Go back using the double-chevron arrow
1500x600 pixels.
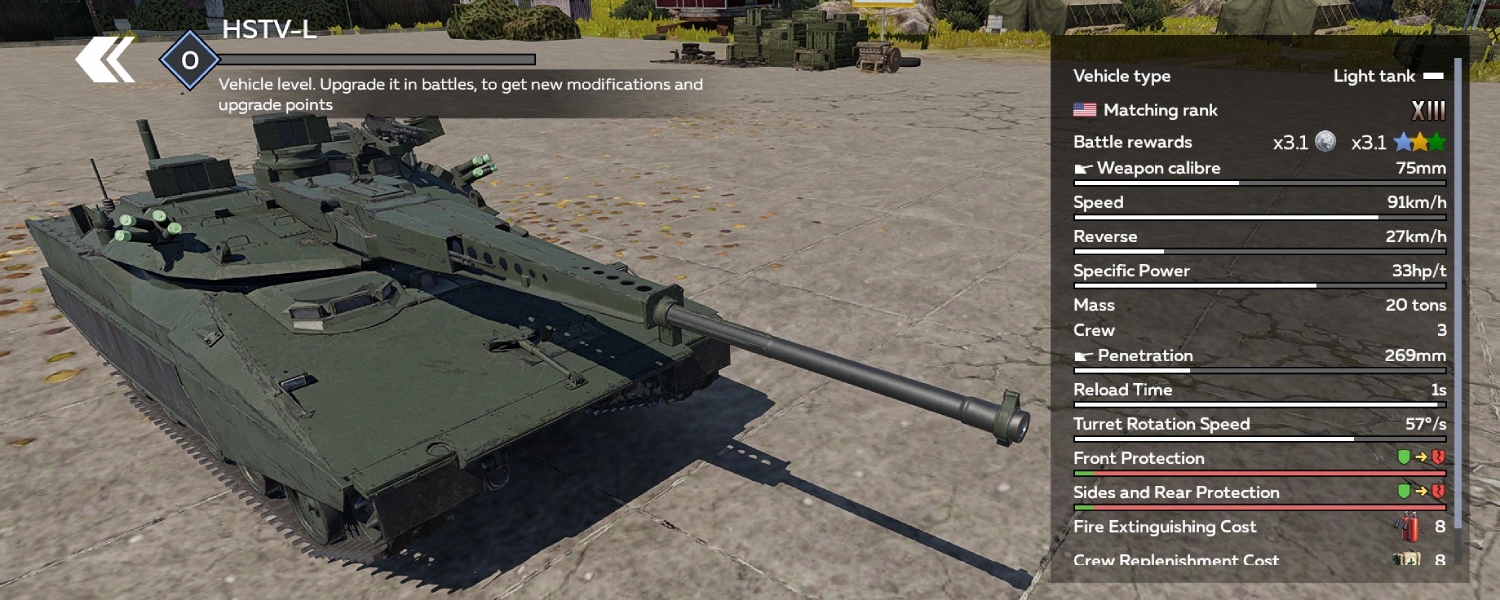pyautogui.click(x=105, y=60)
